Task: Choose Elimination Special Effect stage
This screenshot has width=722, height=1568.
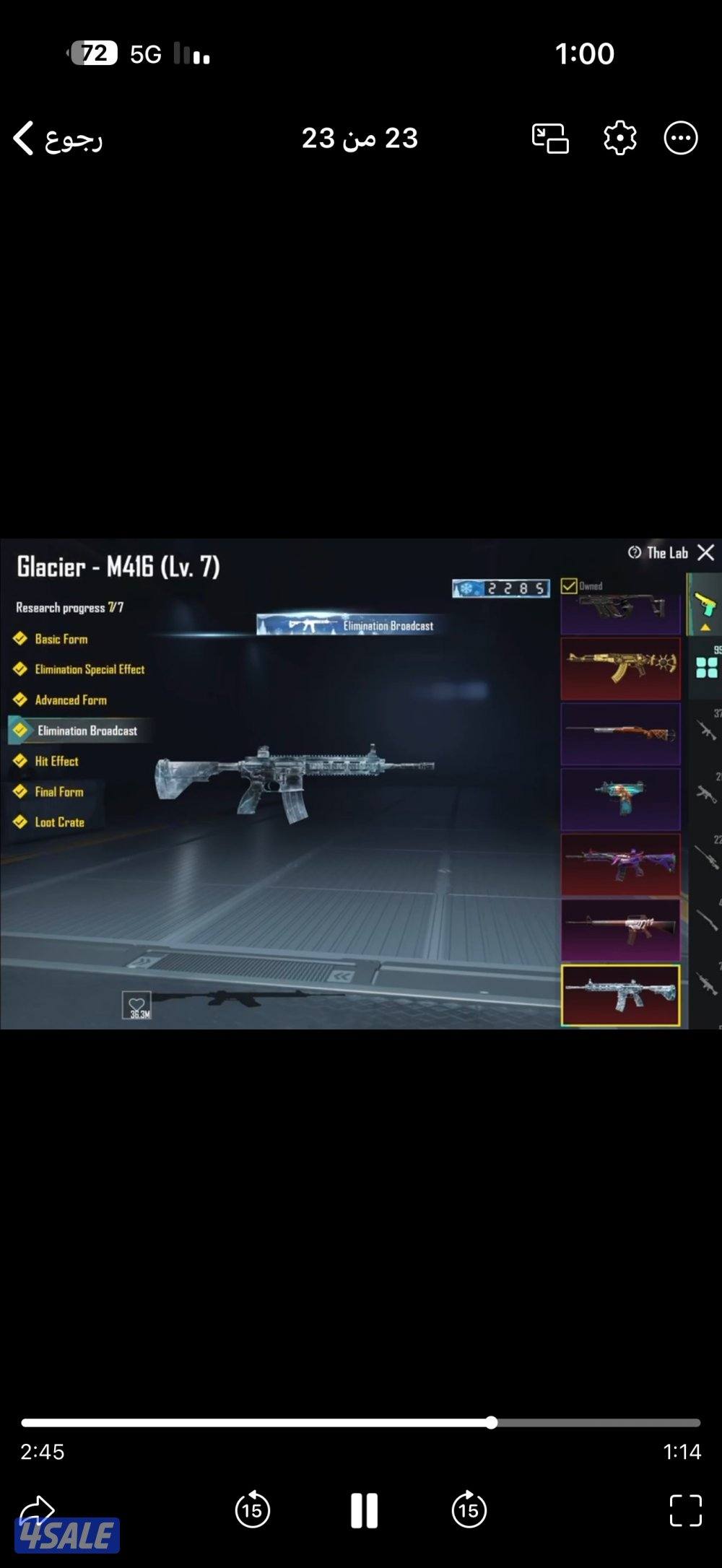Action: point(89,669)
